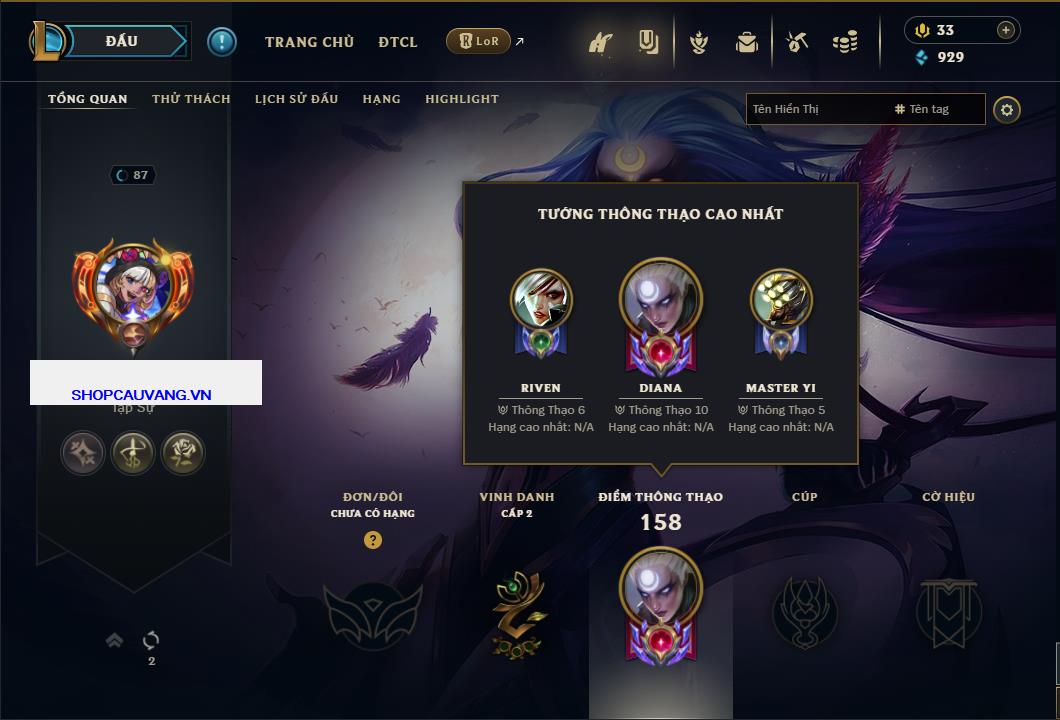This screenshot has width=1060, height=720.
Task: Open the store coins icon
Action: (x=845, y=42)
